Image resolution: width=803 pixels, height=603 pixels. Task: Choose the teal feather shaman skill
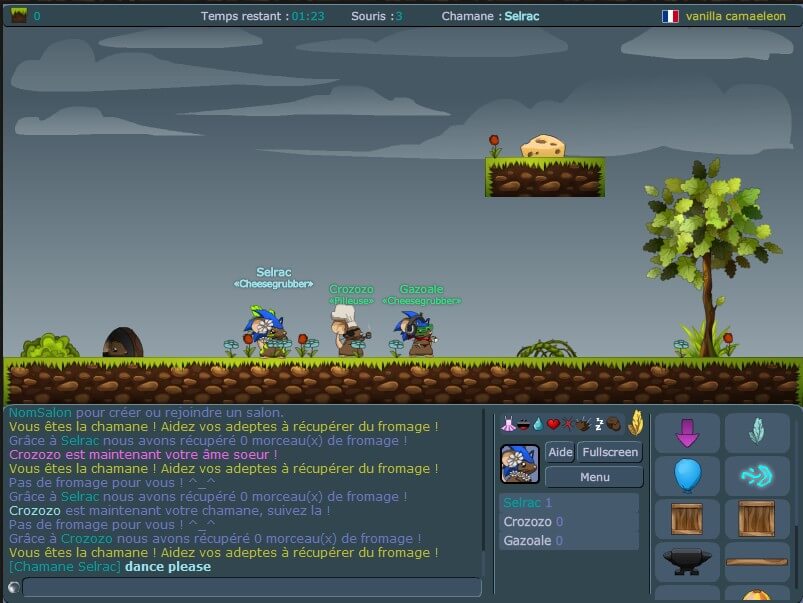point(756,433)
